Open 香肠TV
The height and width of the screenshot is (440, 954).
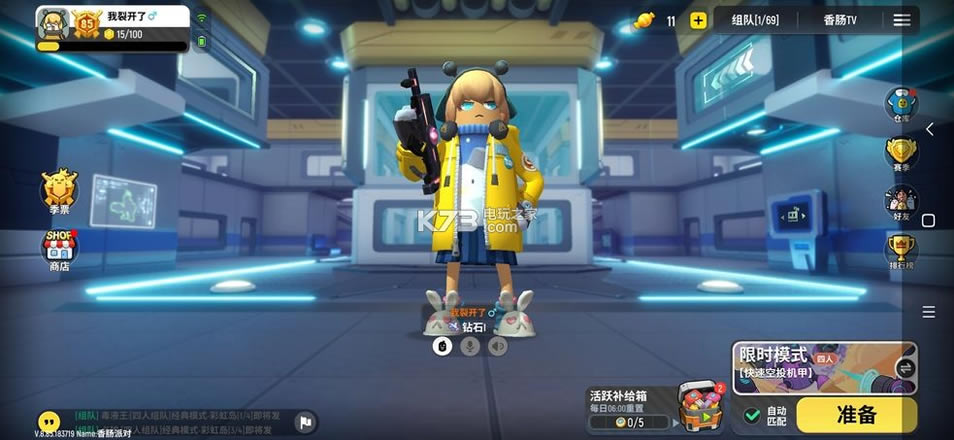[845, 20]
